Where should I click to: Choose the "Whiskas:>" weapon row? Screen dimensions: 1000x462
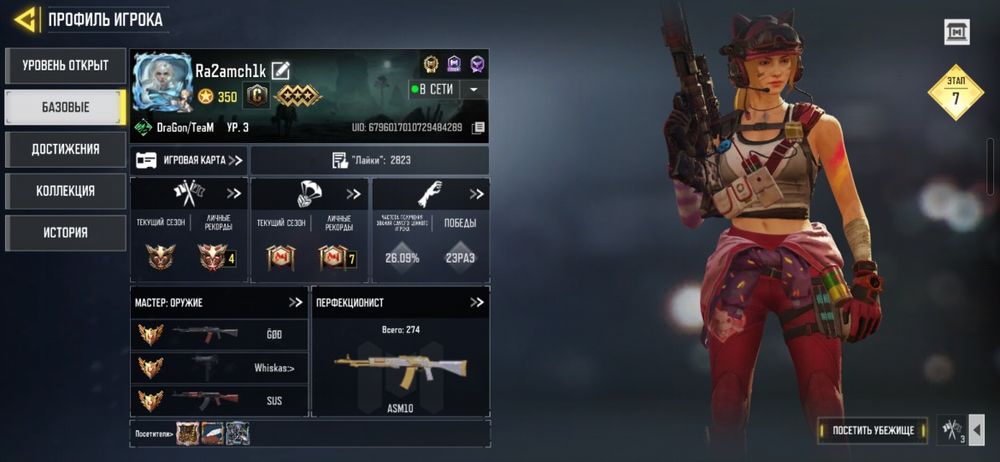220,368
